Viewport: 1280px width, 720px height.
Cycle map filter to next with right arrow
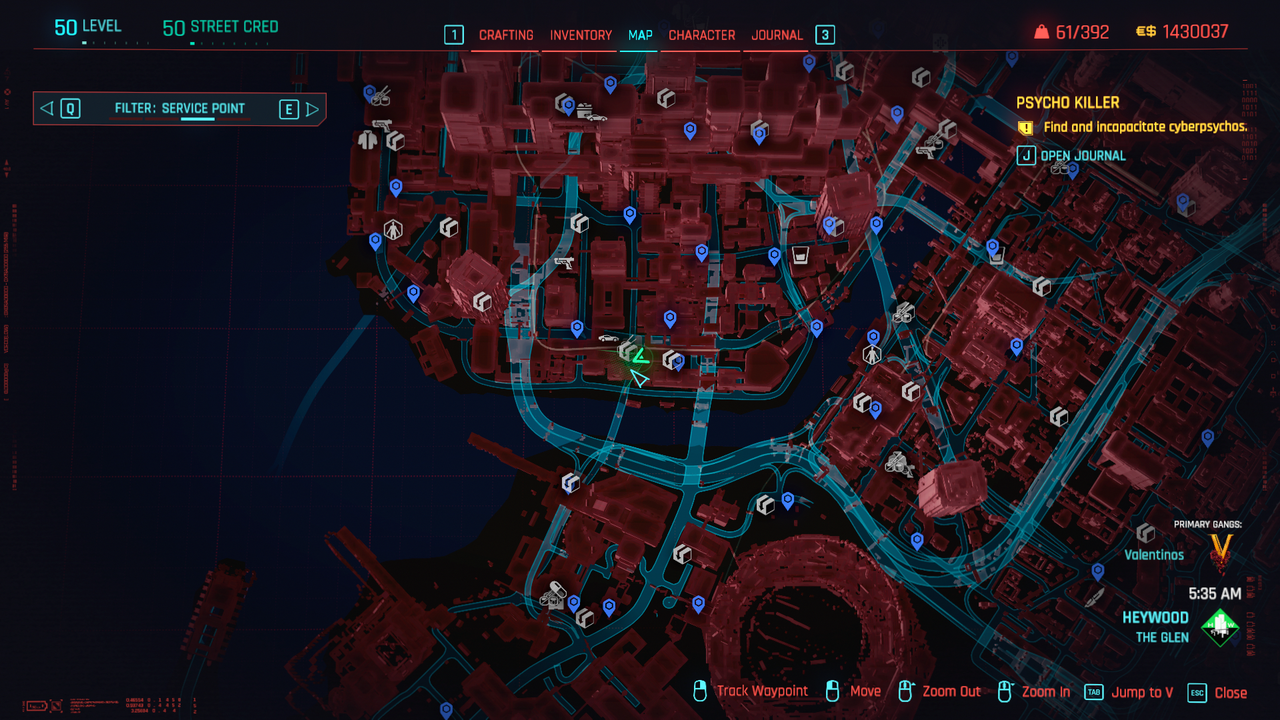(x=313, y=109)
